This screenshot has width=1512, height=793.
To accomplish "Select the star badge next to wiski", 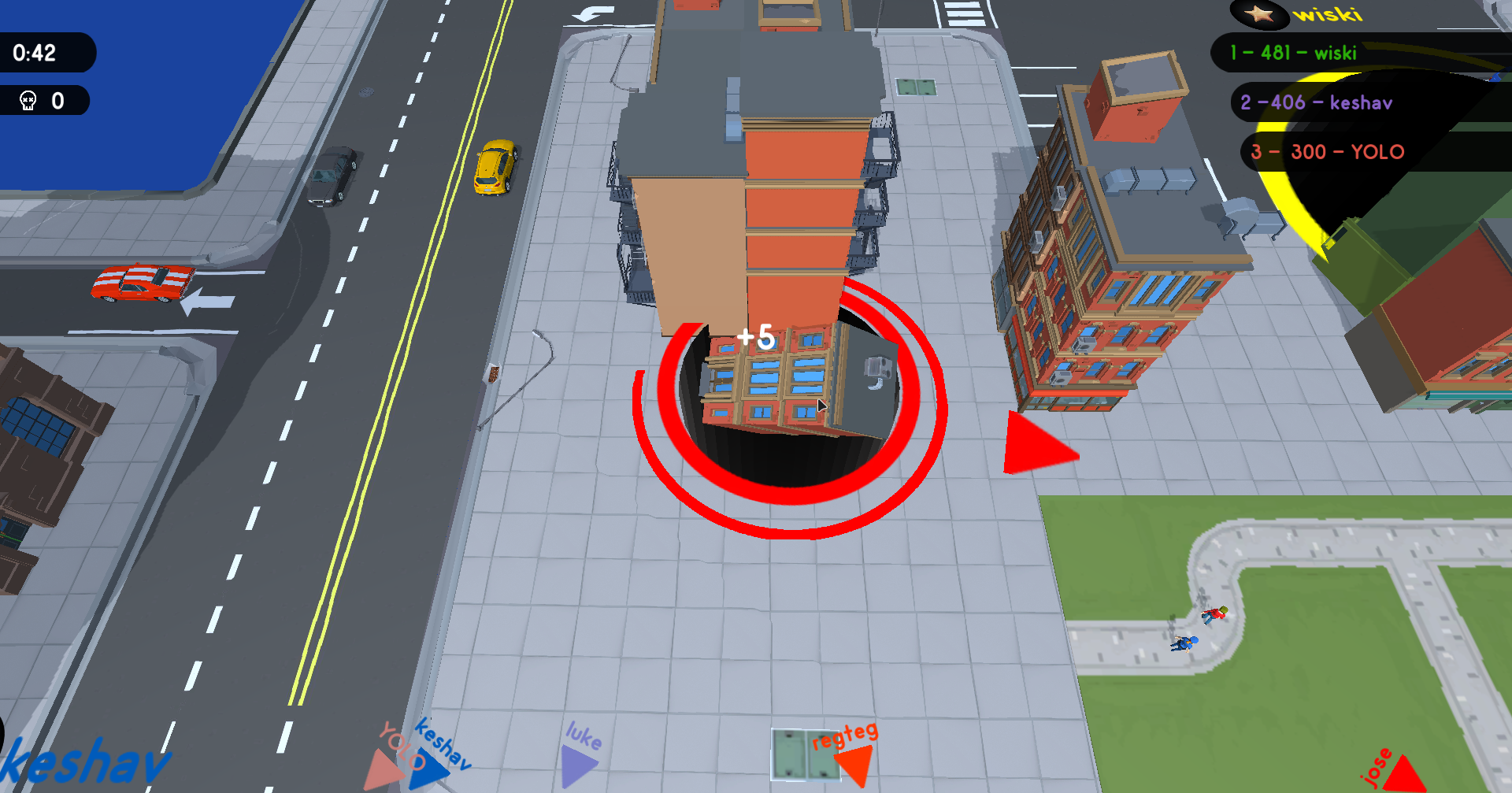I will coord(1258,15).
